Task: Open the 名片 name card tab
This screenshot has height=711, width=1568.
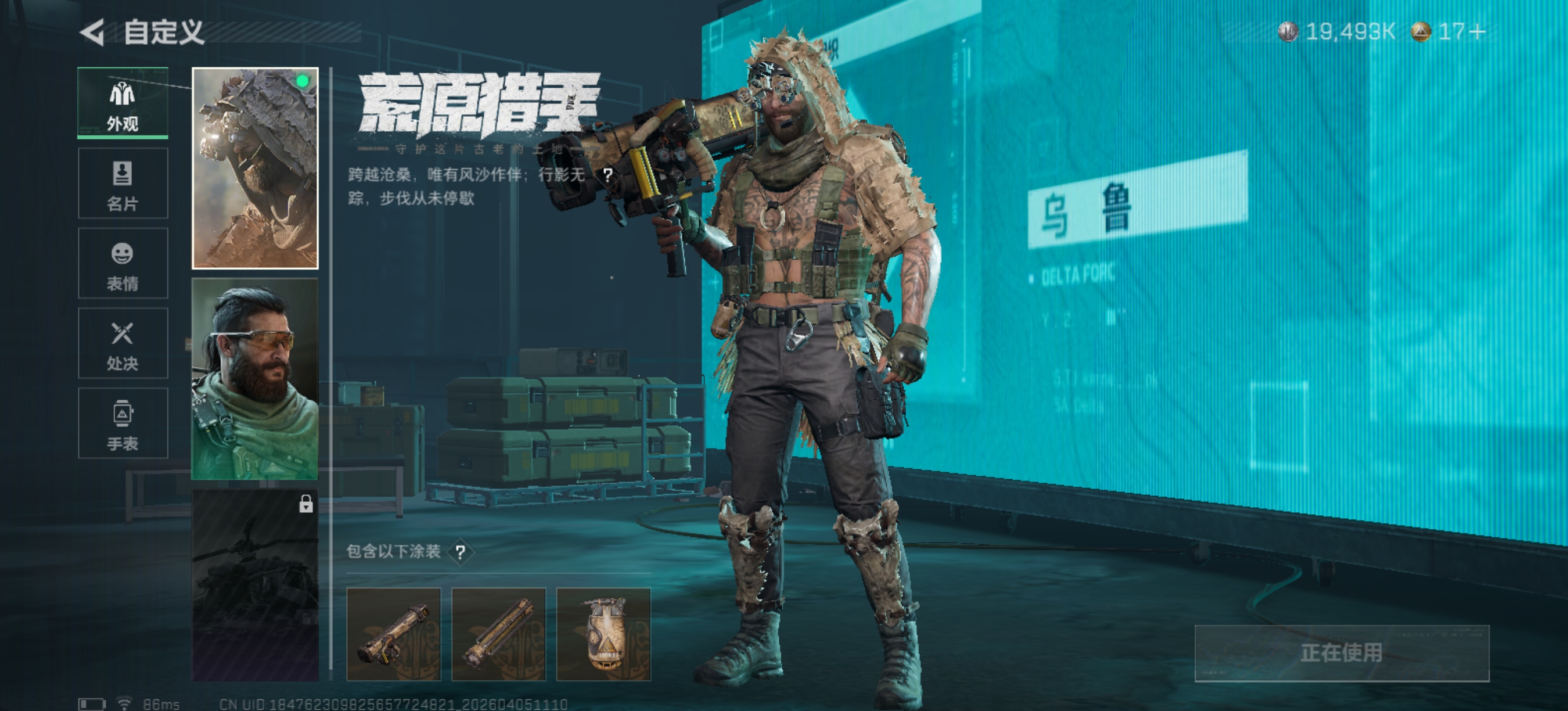Action: (123, 183)
